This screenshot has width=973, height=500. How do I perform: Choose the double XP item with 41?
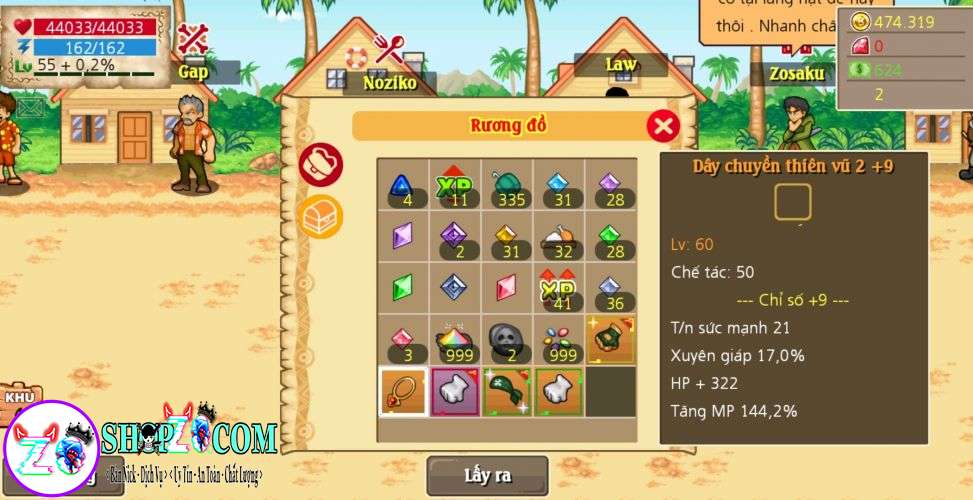tap(558, 289)
